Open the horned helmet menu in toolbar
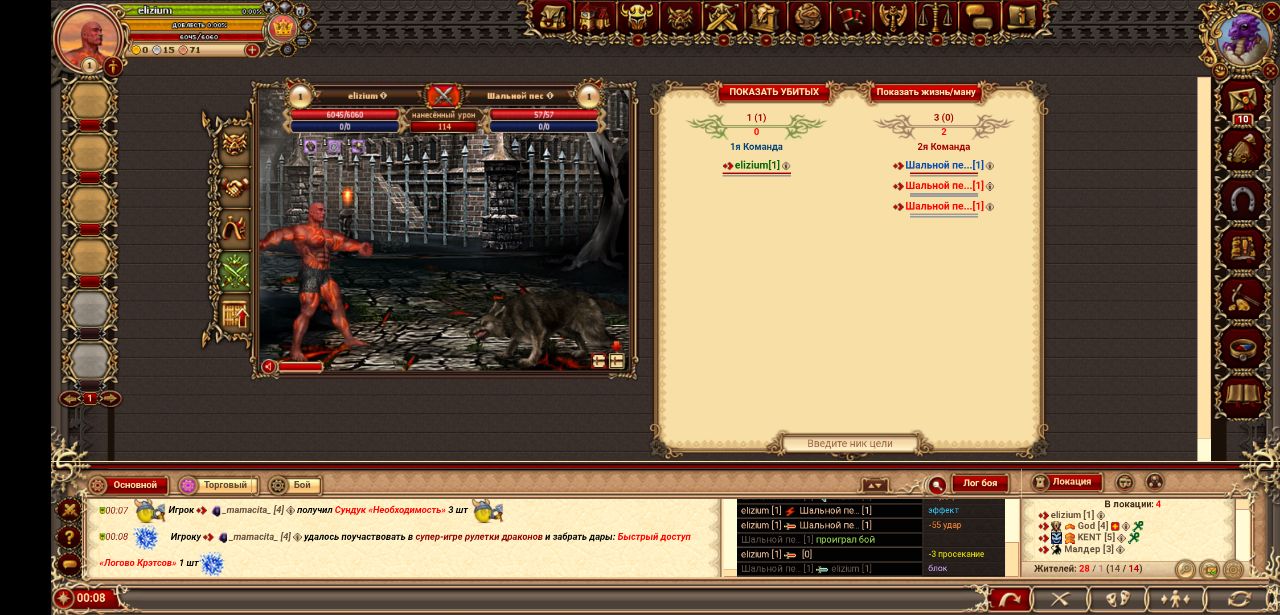This screenshot has height=615, width=1280. click(637, 17)
